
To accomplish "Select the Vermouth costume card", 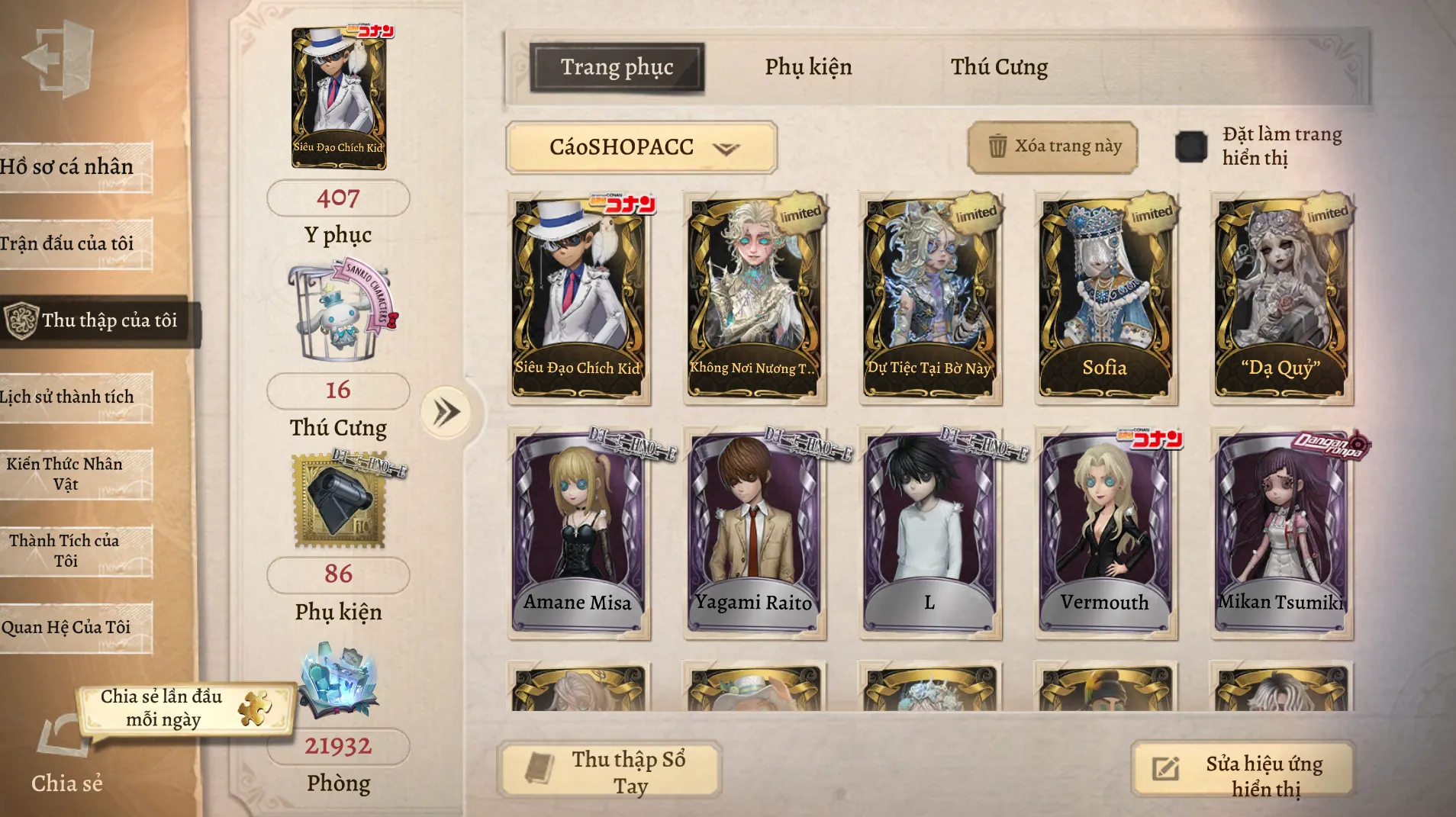I will [1105, 532].
